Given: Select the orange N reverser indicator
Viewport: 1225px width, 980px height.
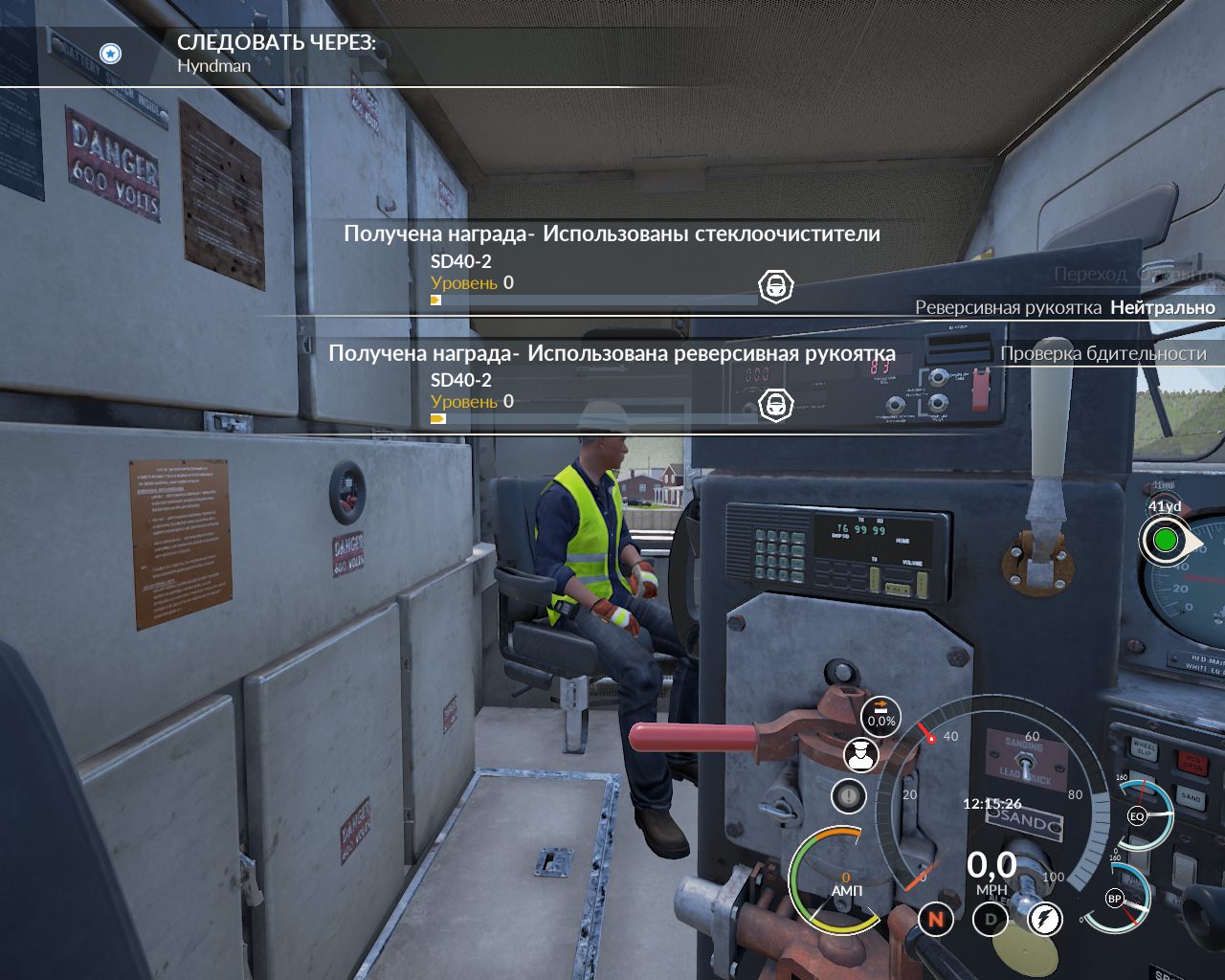Looking at the screenshot, I should coord(936,920).
